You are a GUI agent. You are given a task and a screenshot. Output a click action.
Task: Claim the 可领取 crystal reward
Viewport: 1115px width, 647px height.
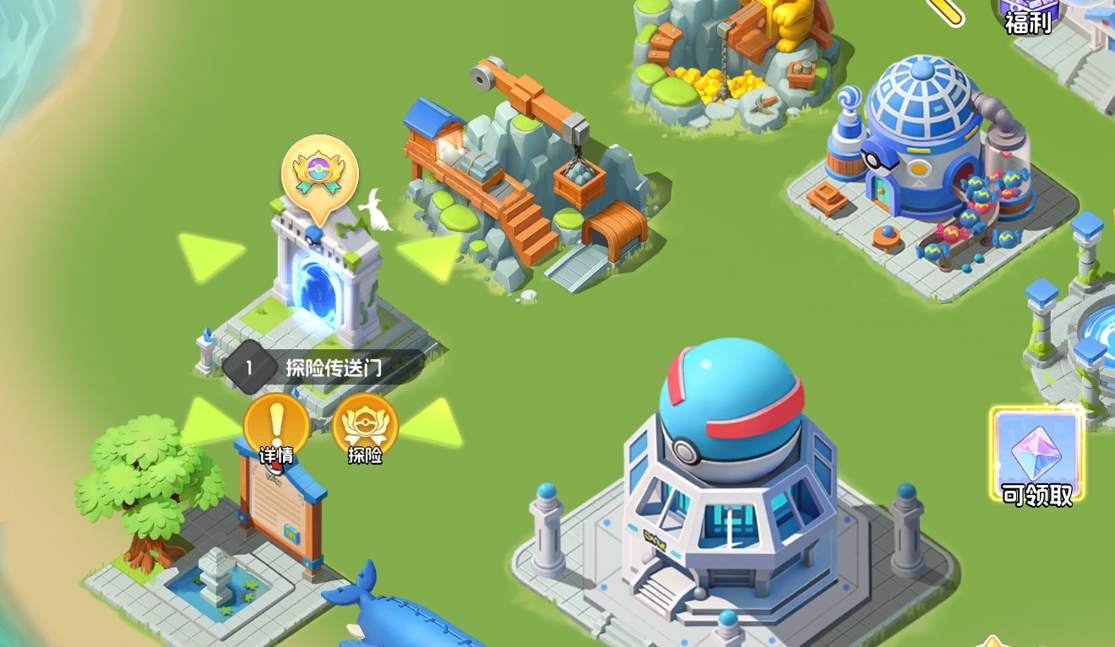[x=1036, y=457]
